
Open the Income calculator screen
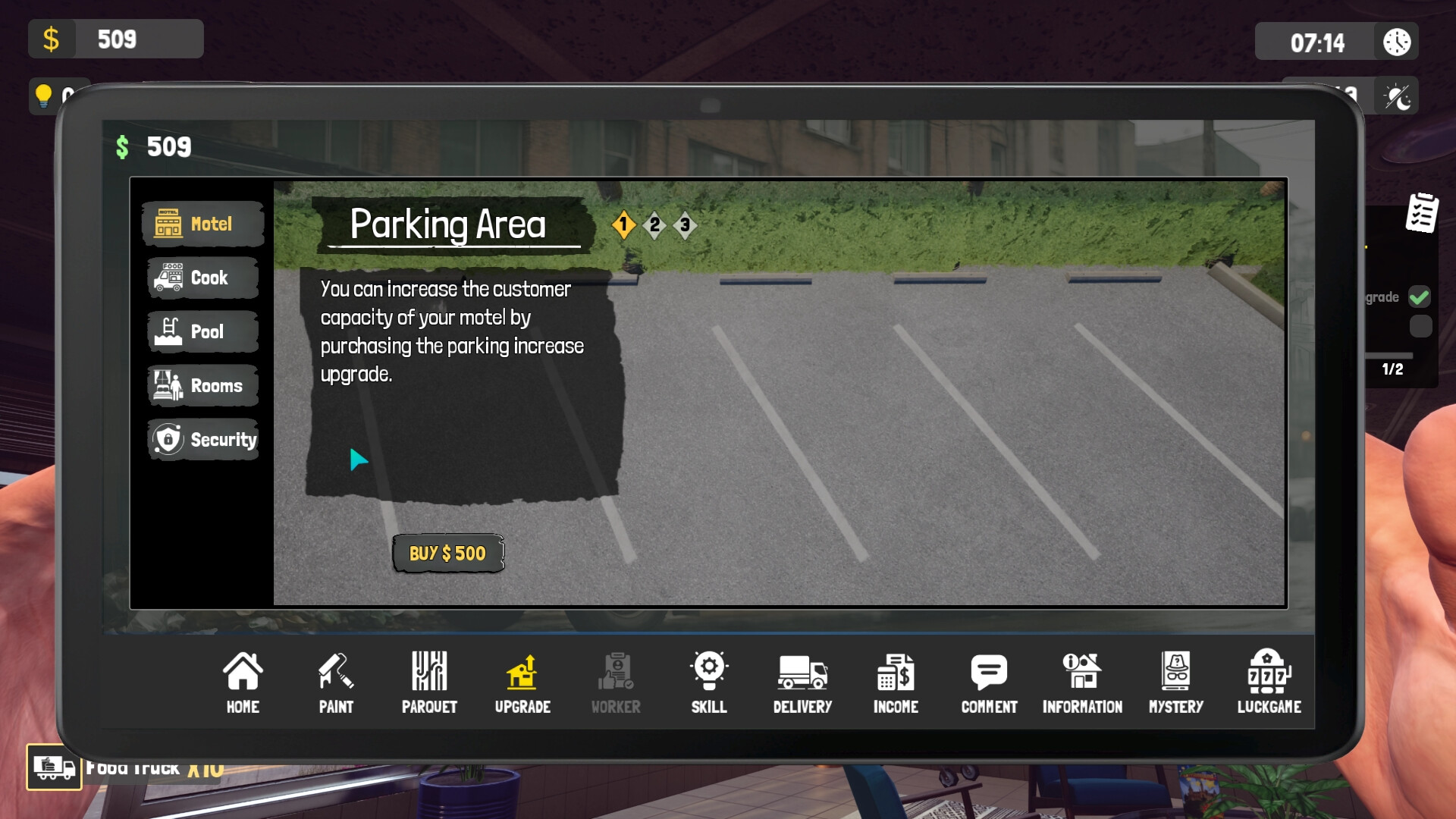tap(896, 681)
